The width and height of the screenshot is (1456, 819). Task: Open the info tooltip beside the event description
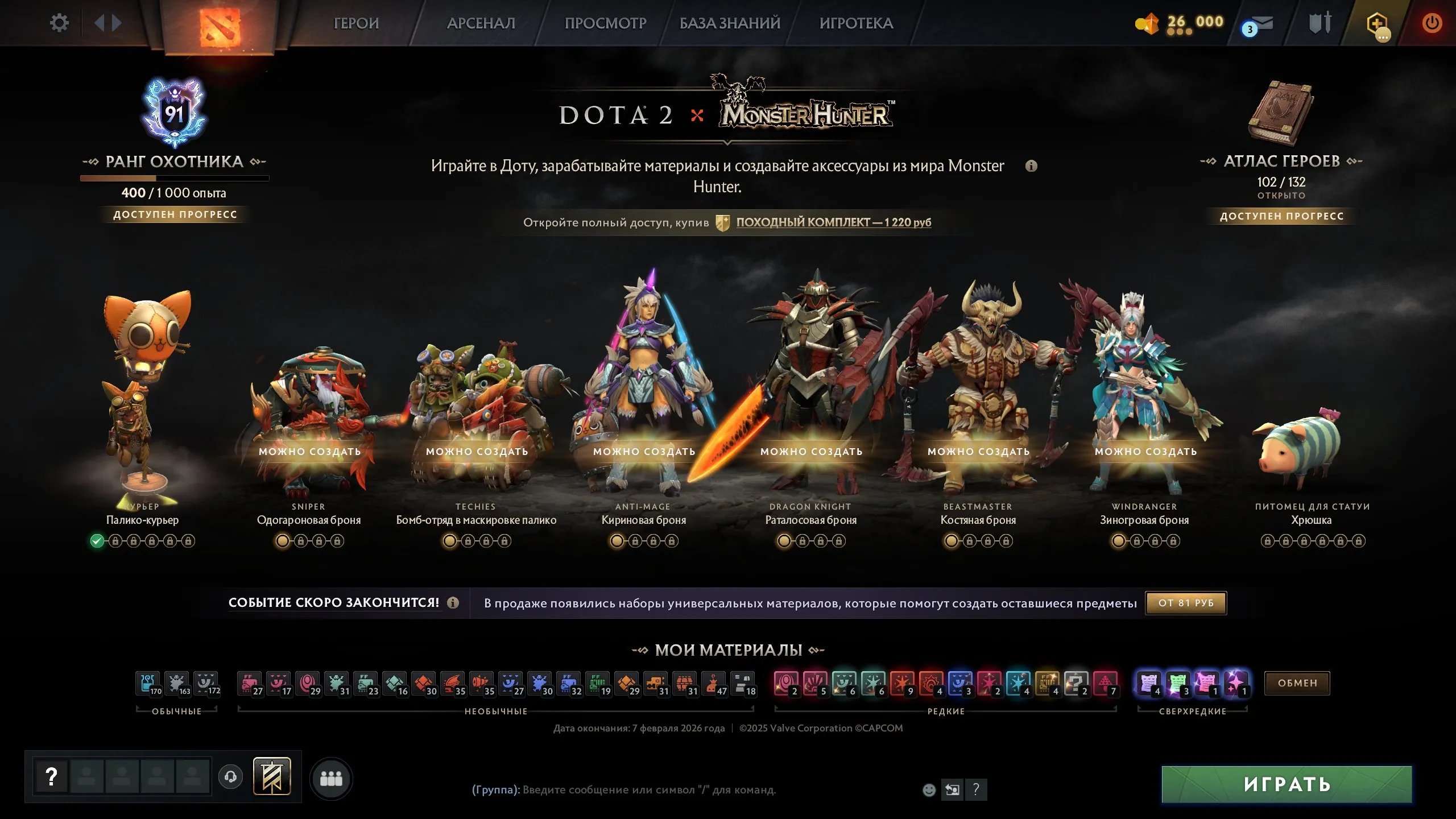click(1032, 167)
